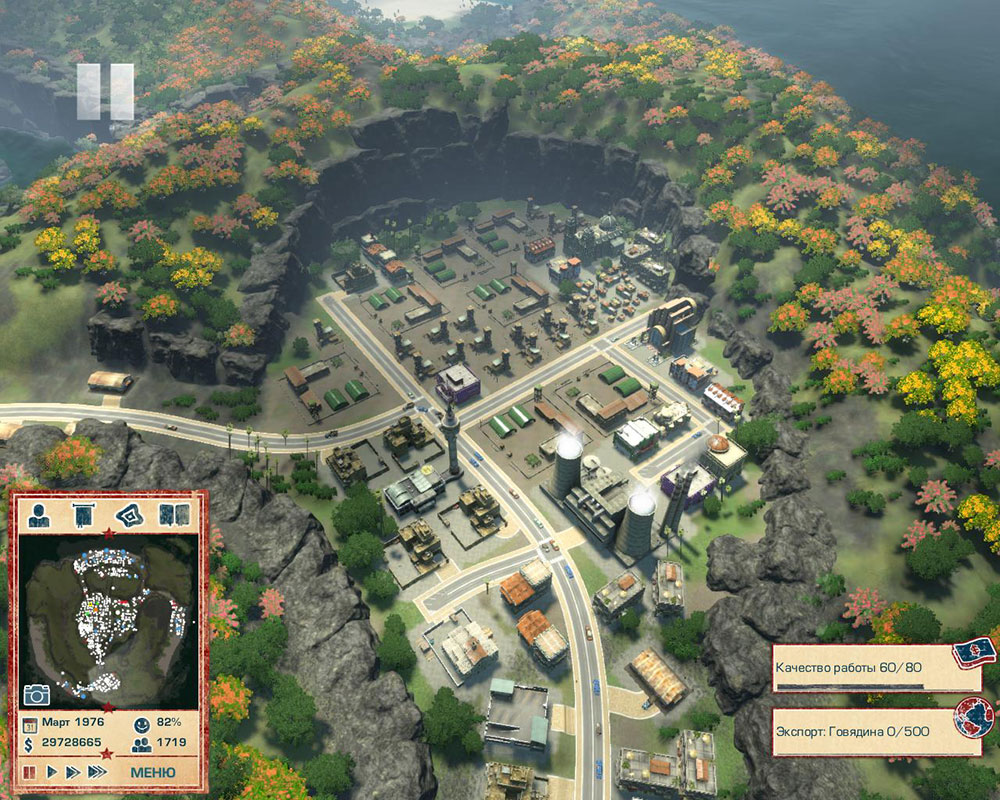The width and height of the screenshot is (1000, 800).
Task: Open the edicts scroll icon
Action: [83, 516]
